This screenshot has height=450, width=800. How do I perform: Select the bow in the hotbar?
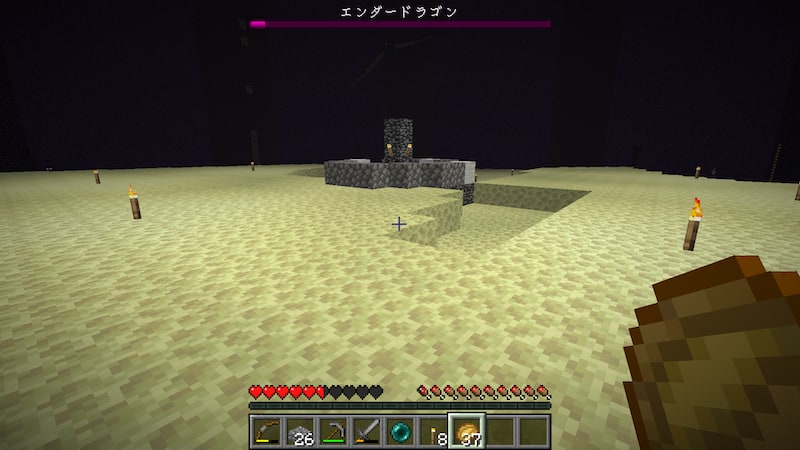[x=267, y=432]
